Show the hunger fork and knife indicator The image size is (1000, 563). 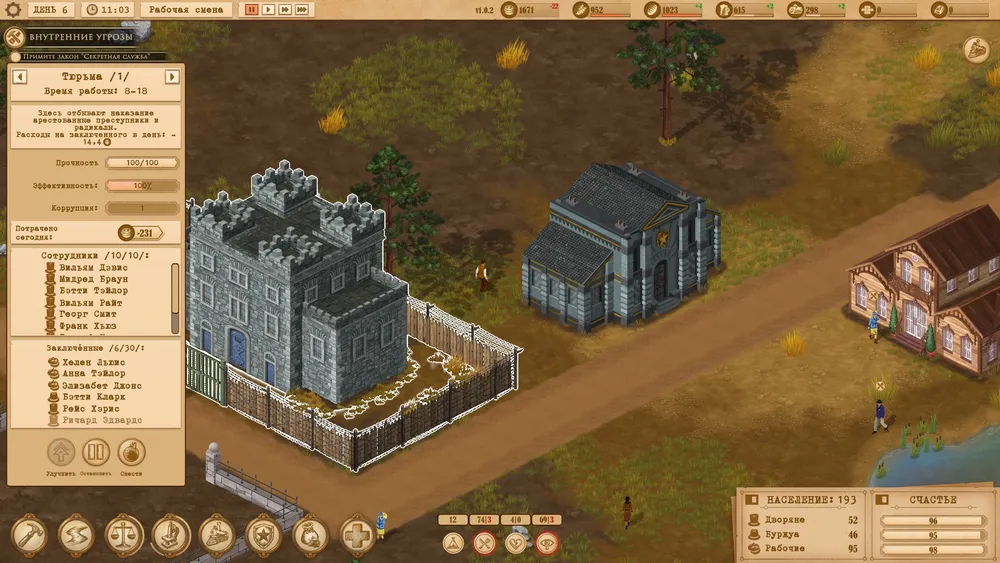coord(484,543)
